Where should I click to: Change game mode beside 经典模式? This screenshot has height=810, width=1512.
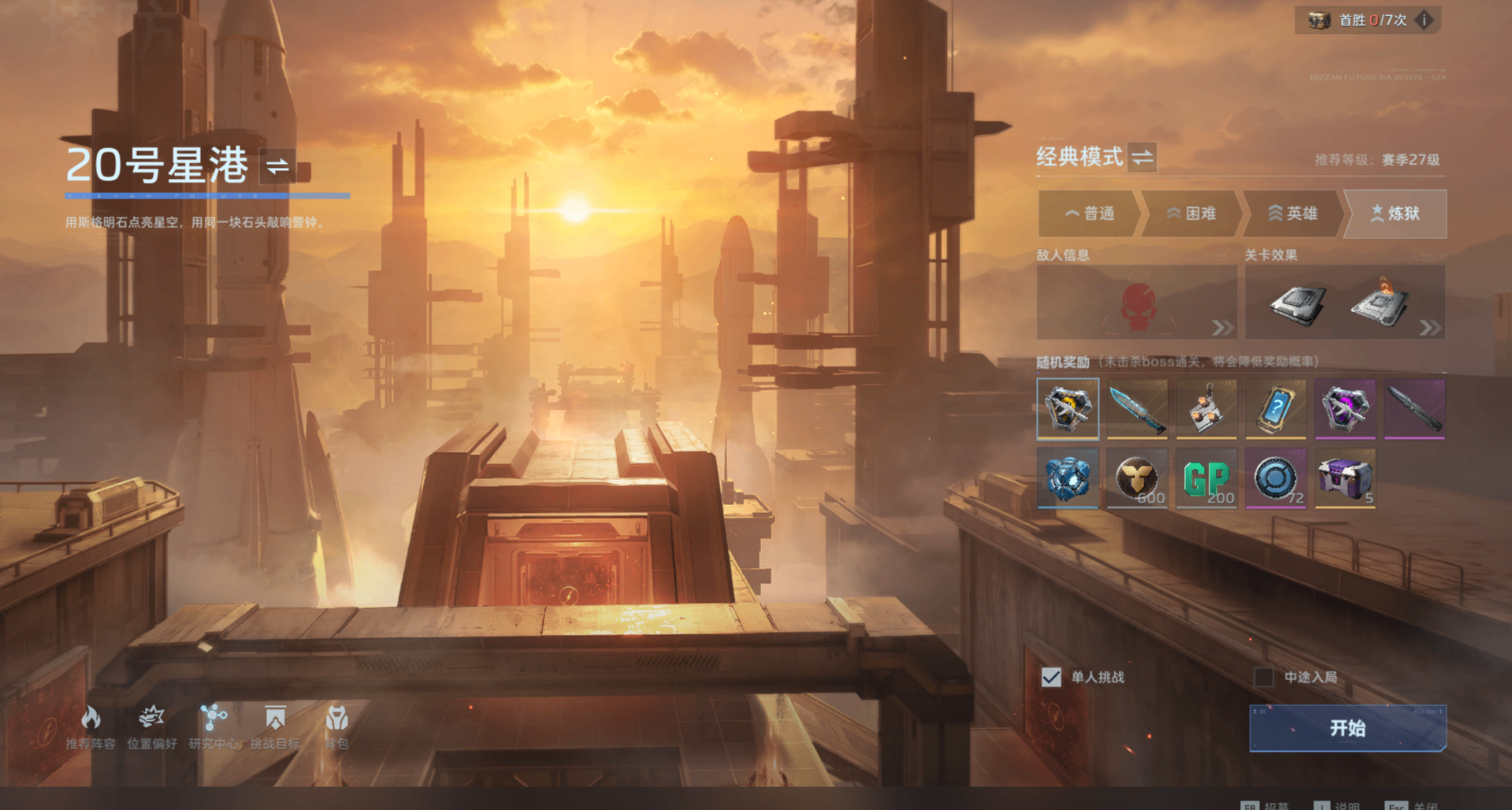1142,157
